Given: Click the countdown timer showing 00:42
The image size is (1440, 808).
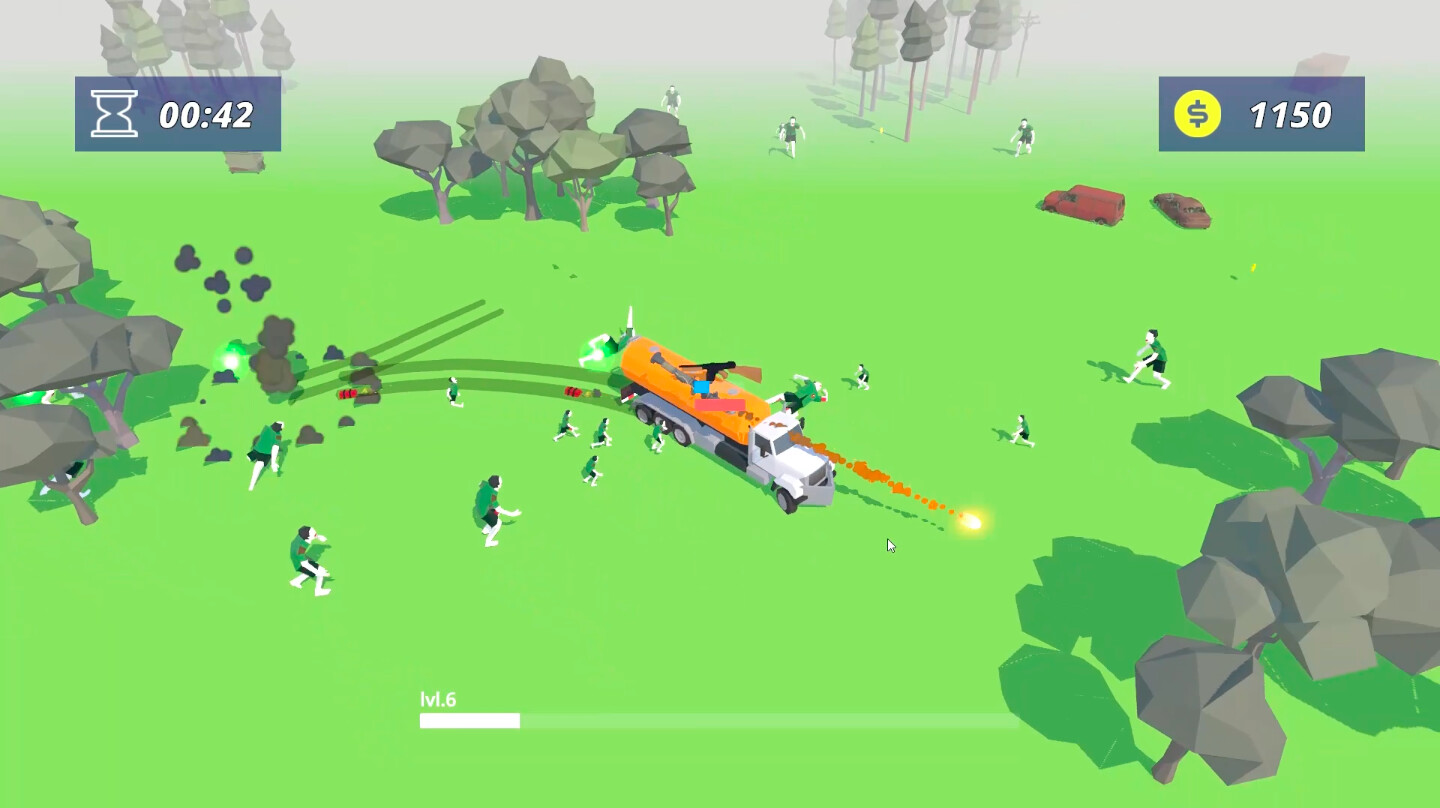Looking at the screenshot, I should (x=204, y=114).
